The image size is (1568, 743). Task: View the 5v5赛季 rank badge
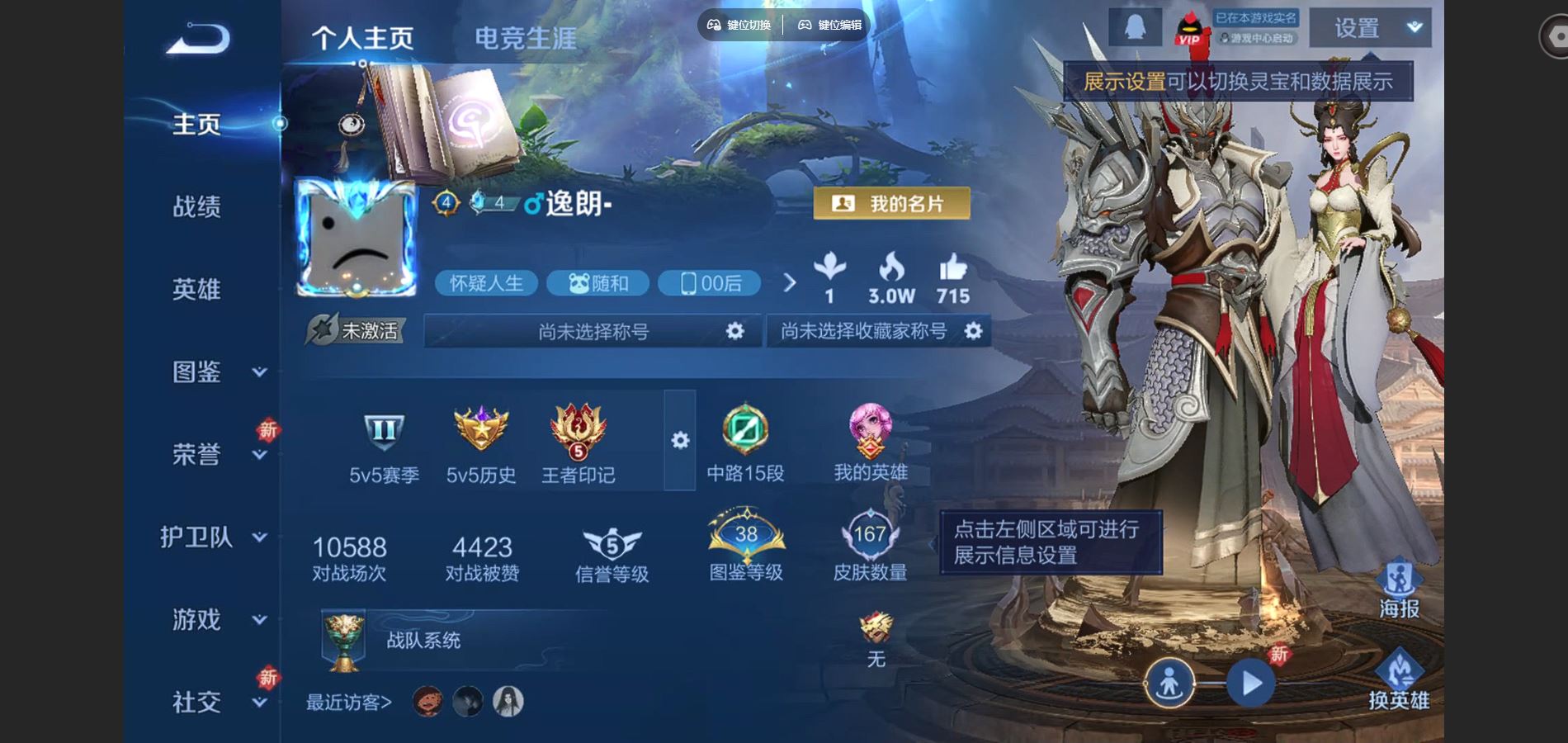[384, 446]
